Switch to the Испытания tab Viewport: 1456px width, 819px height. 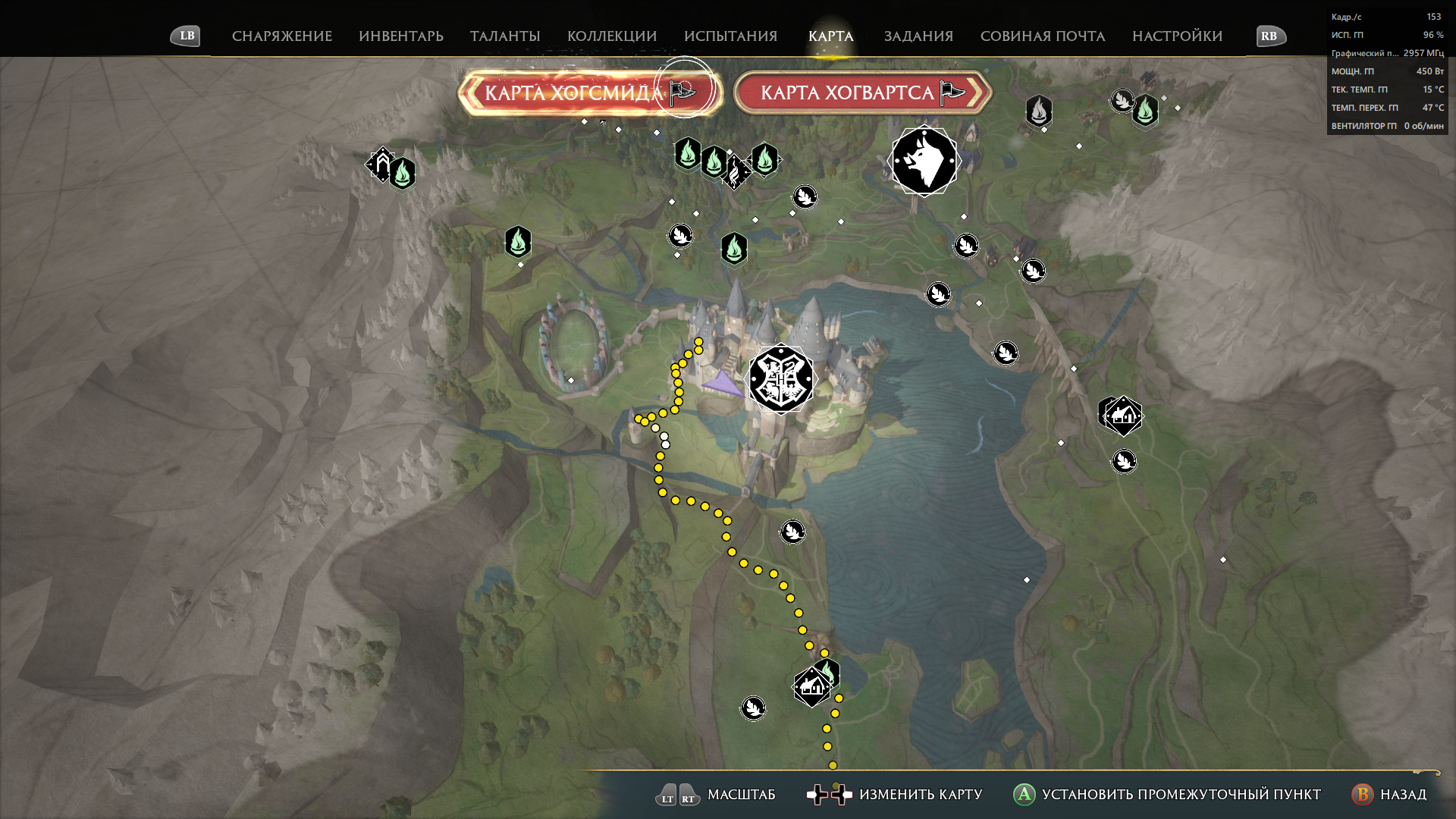pos(730,36)
